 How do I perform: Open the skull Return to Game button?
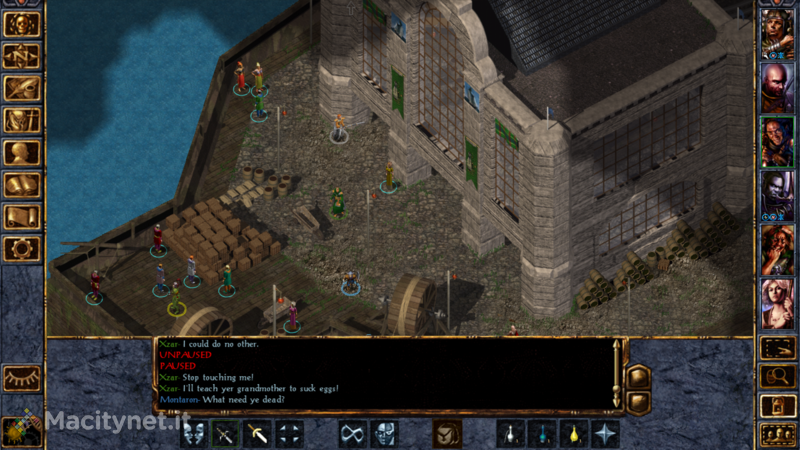coord(22,24)
